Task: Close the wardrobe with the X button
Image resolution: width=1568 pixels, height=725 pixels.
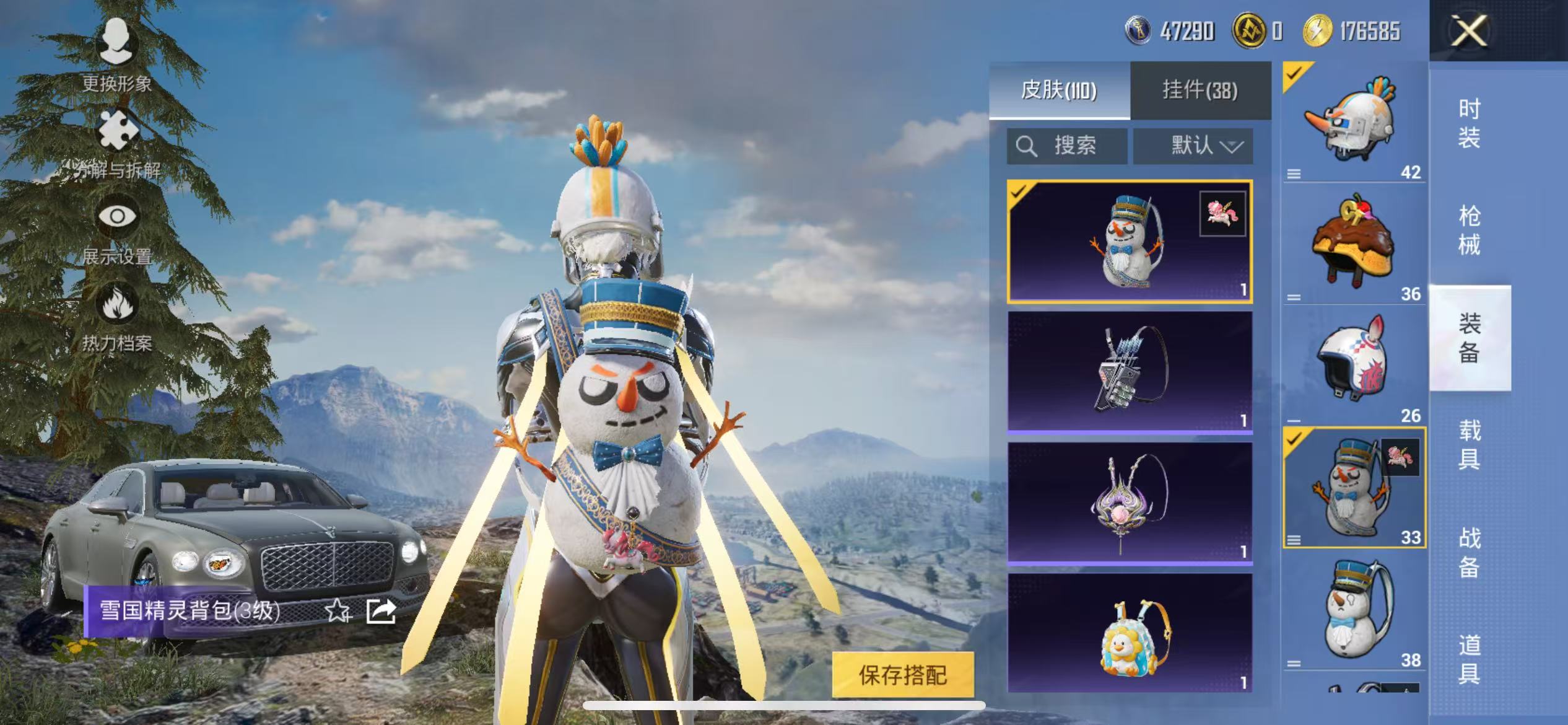Action: point(1469,31)
